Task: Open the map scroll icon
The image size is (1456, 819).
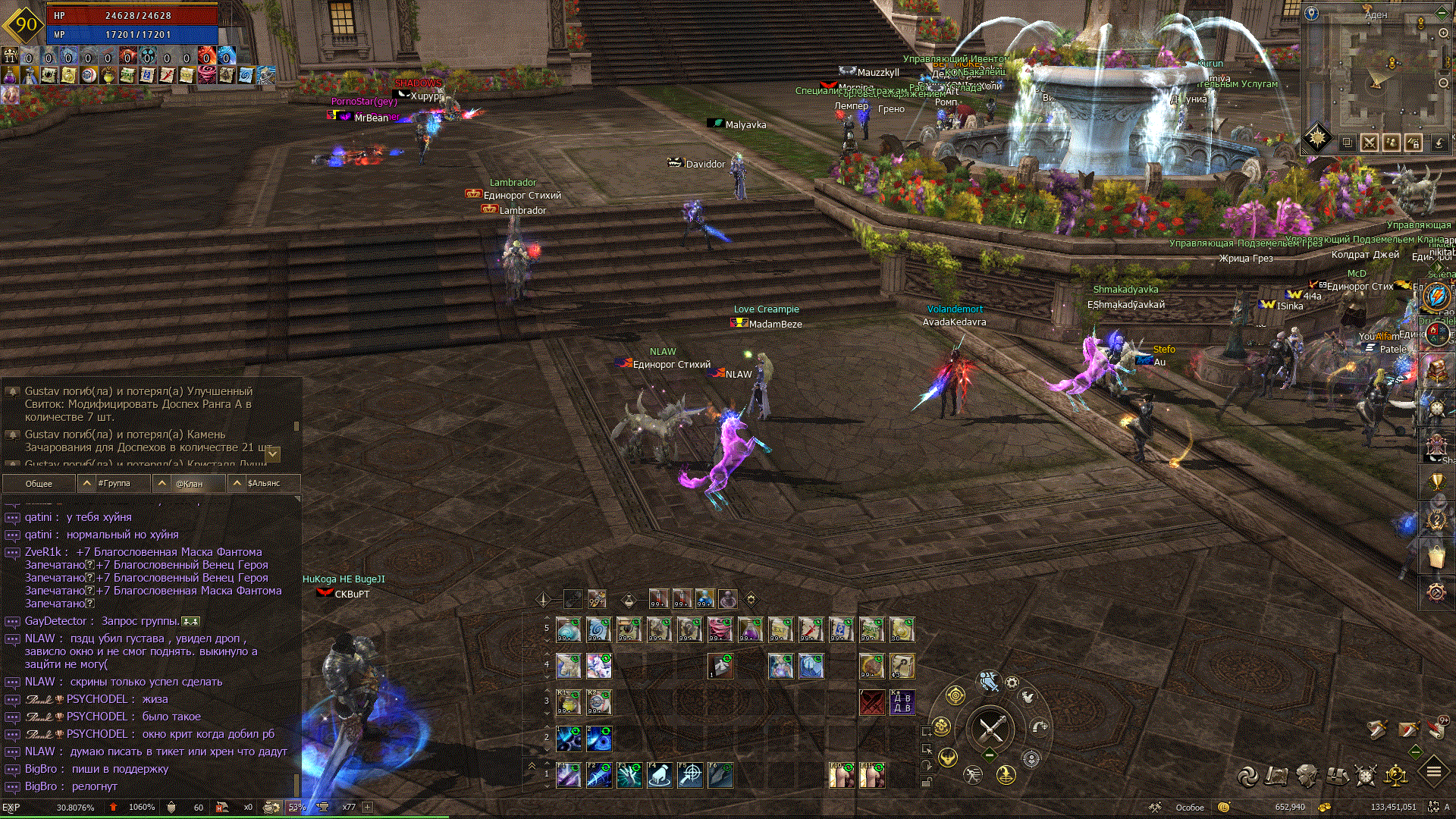Action: tap(1277, 775)
